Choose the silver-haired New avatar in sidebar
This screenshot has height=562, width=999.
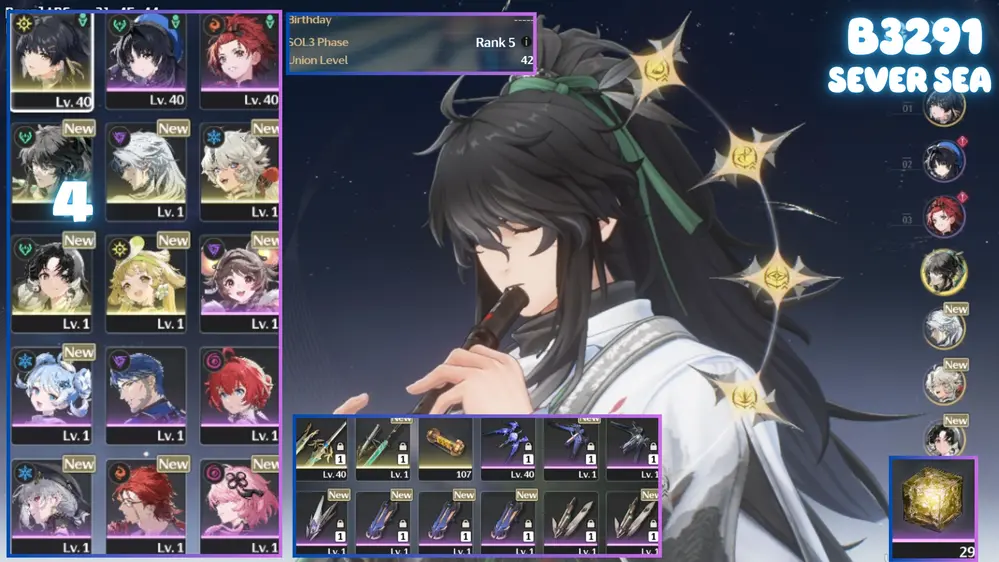(943, 329)
